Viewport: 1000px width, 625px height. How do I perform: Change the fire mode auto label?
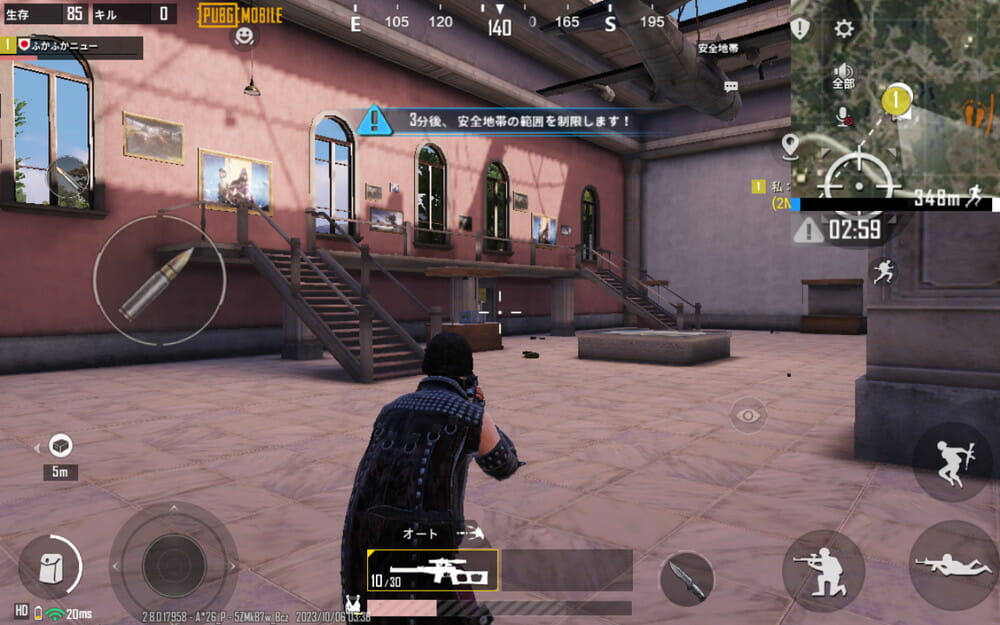pyautogui.click(x=421, y=534)
